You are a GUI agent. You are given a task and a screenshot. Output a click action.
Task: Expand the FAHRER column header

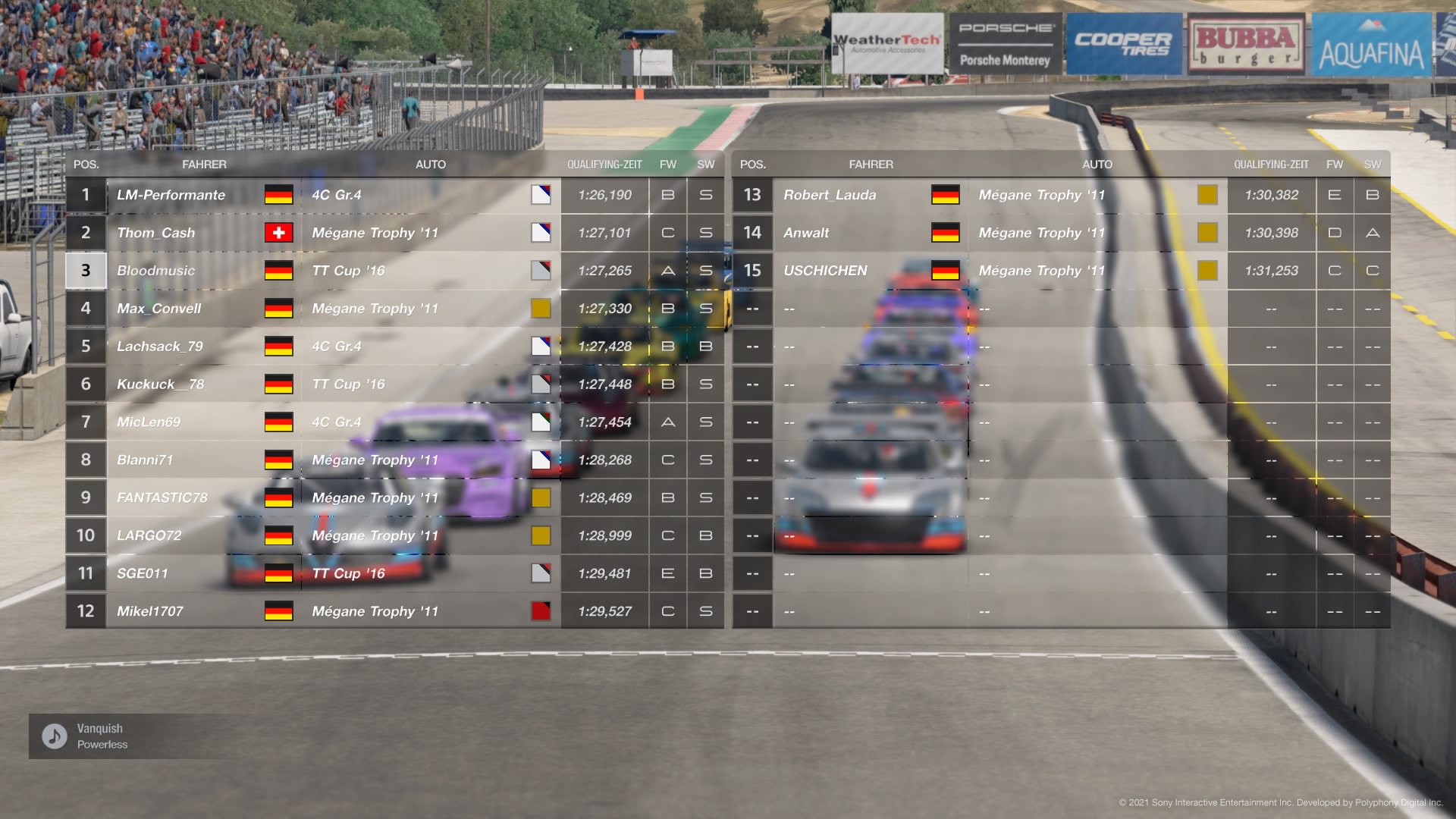click(206, 164)
